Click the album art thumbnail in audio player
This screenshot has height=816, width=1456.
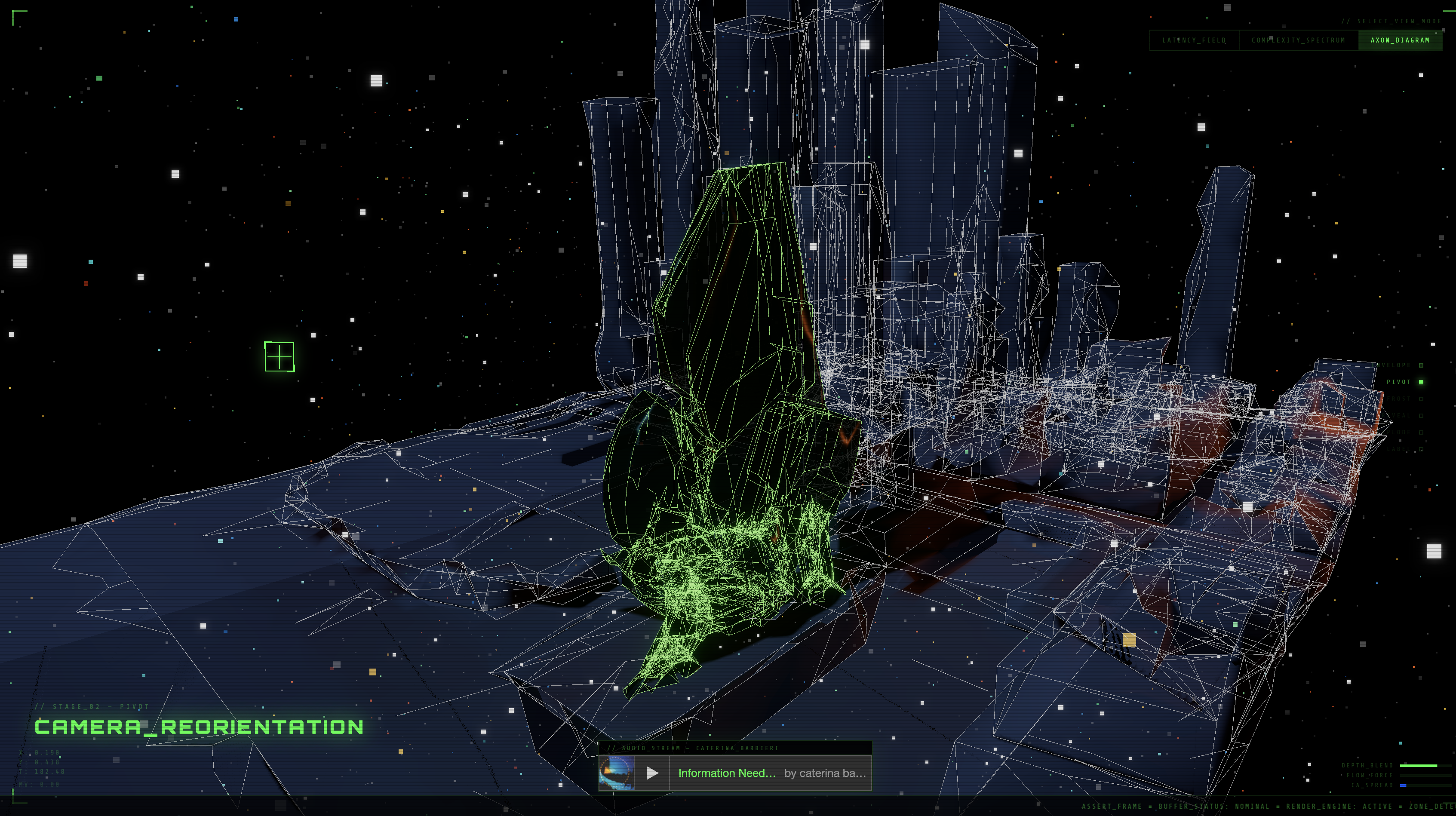tap(616, 773)
